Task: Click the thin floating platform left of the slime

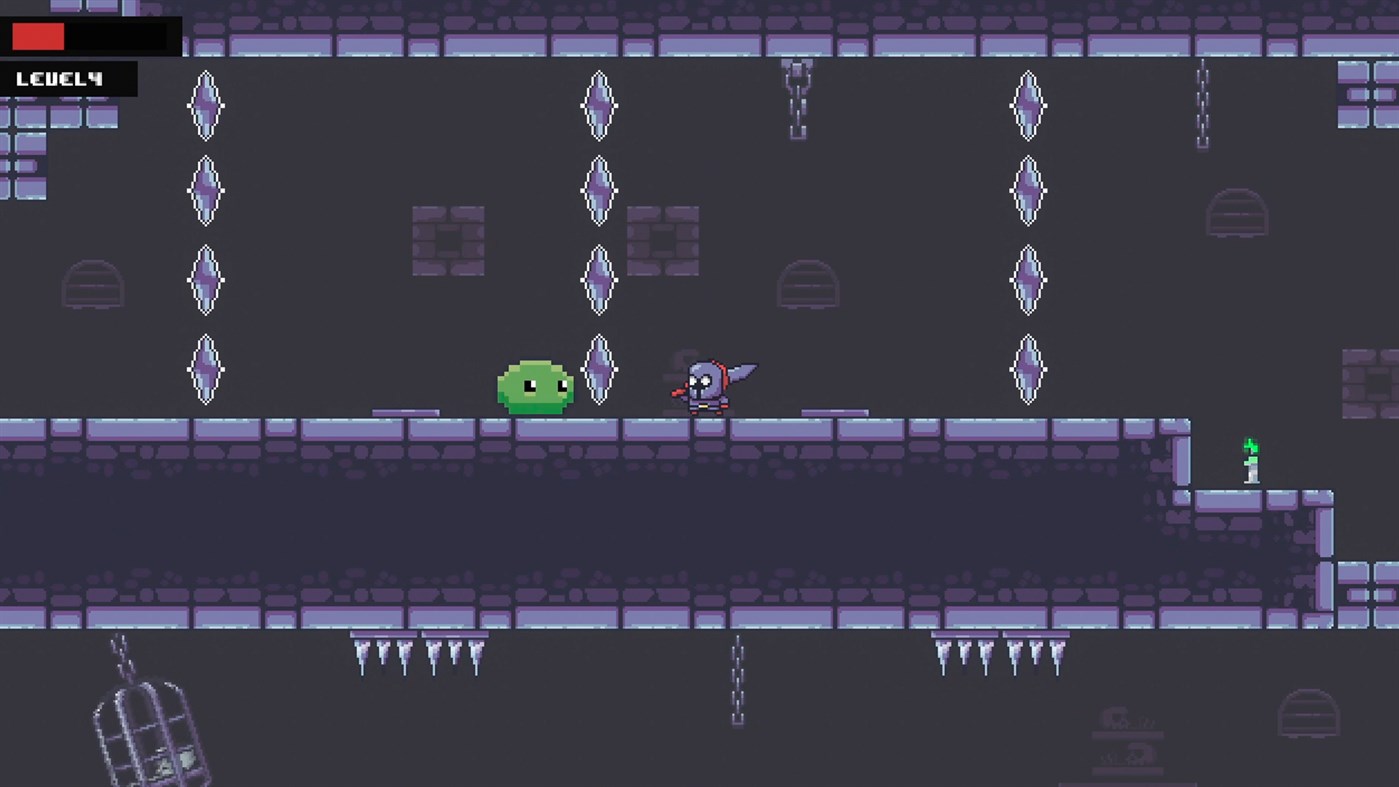Action: point(405,413)
